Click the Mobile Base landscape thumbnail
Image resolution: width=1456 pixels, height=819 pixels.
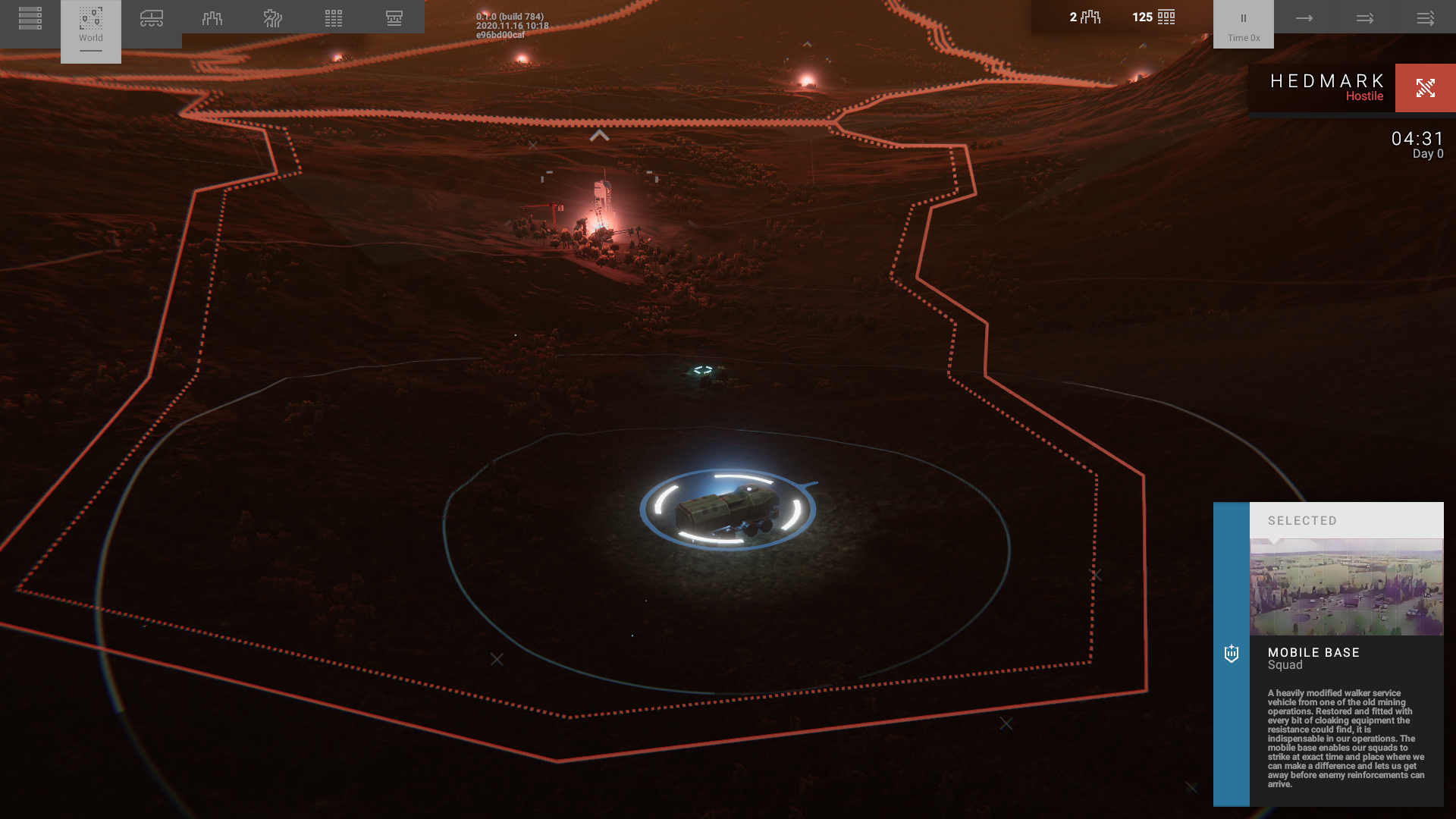pyautogui.click(x=1346, y=587)
